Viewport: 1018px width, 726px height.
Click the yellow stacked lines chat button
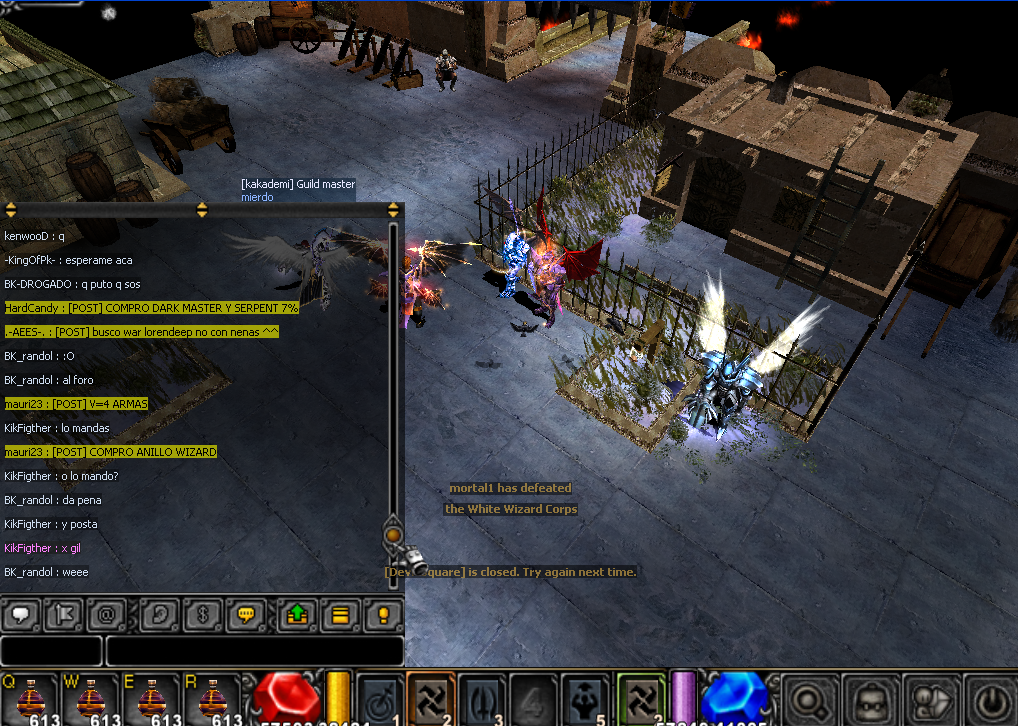pos(340,614)
